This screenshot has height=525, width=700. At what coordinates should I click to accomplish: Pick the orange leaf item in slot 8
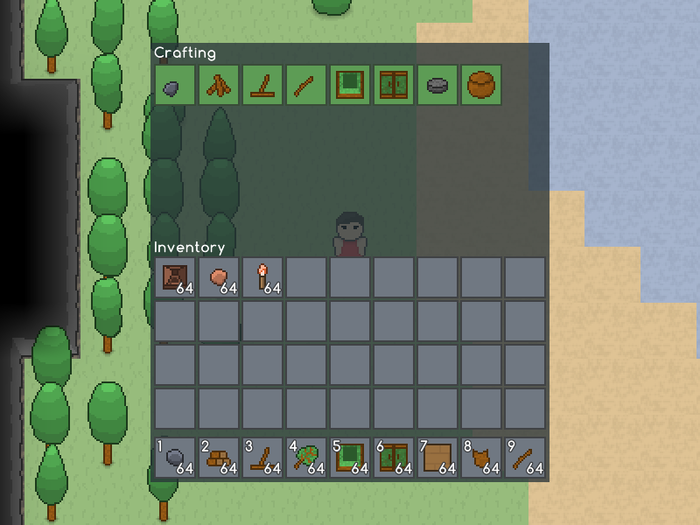(x=482, y=458)
